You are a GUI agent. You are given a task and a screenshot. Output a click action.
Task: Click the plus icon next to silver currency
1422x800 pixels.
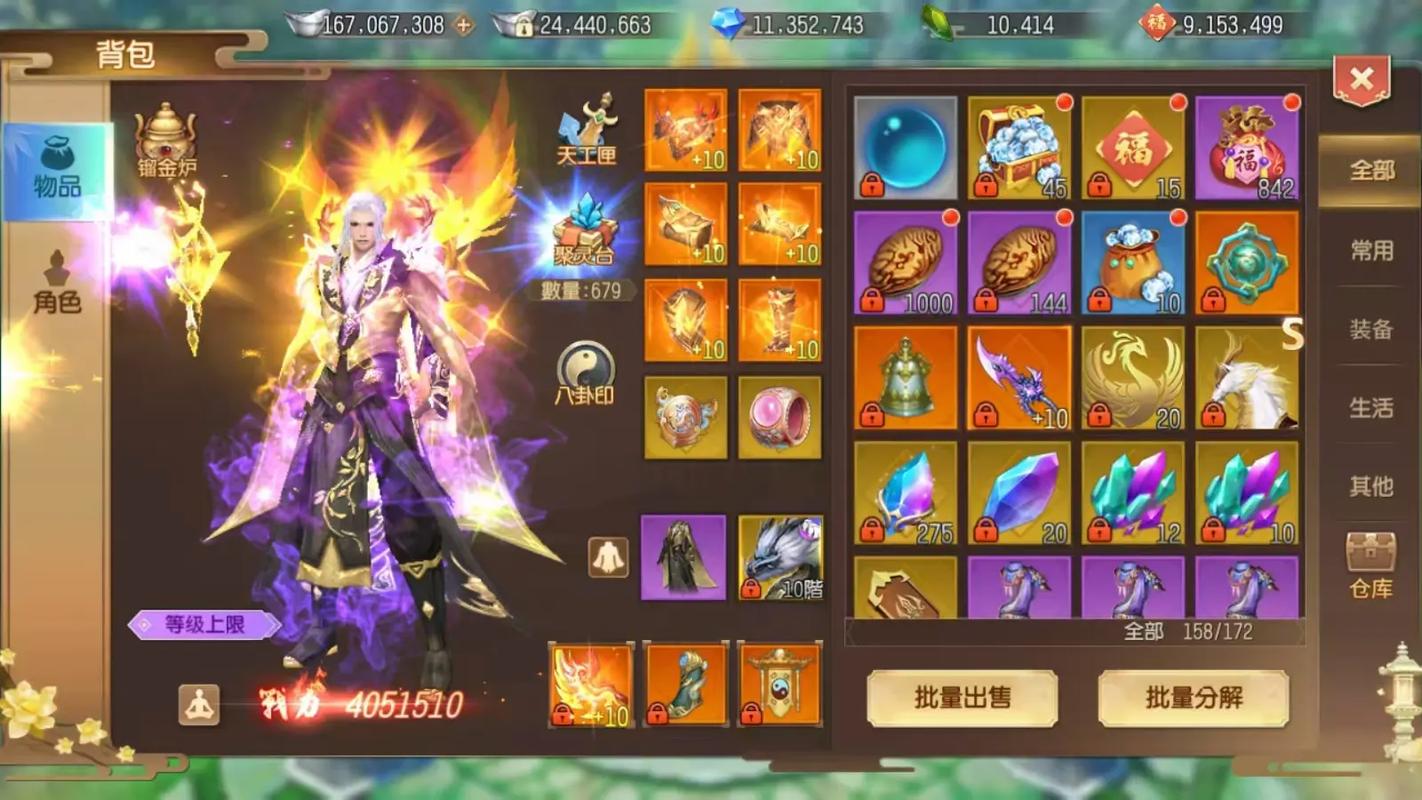click(464, 25)
